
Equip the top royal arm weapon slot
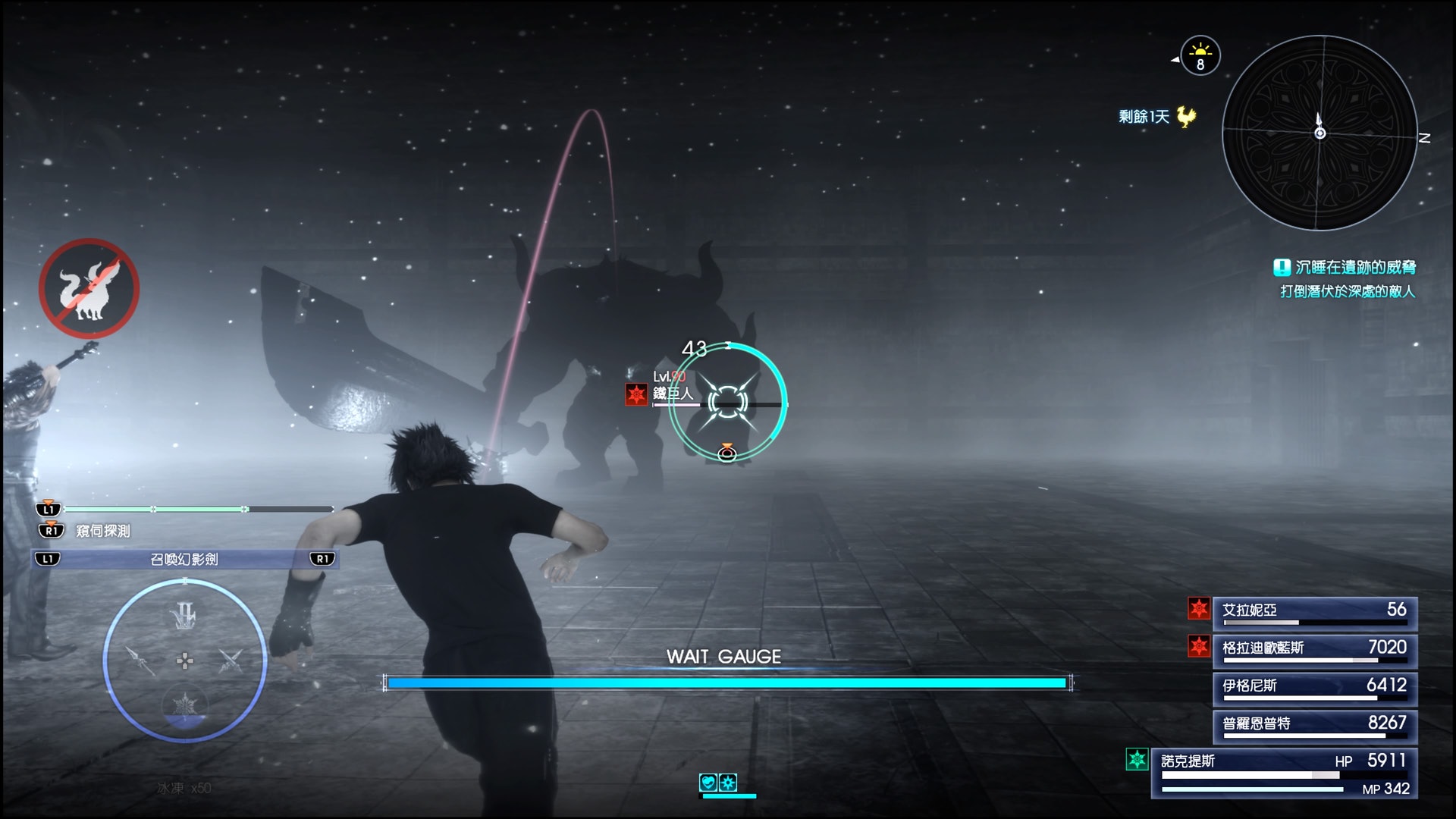pos(184,616)
